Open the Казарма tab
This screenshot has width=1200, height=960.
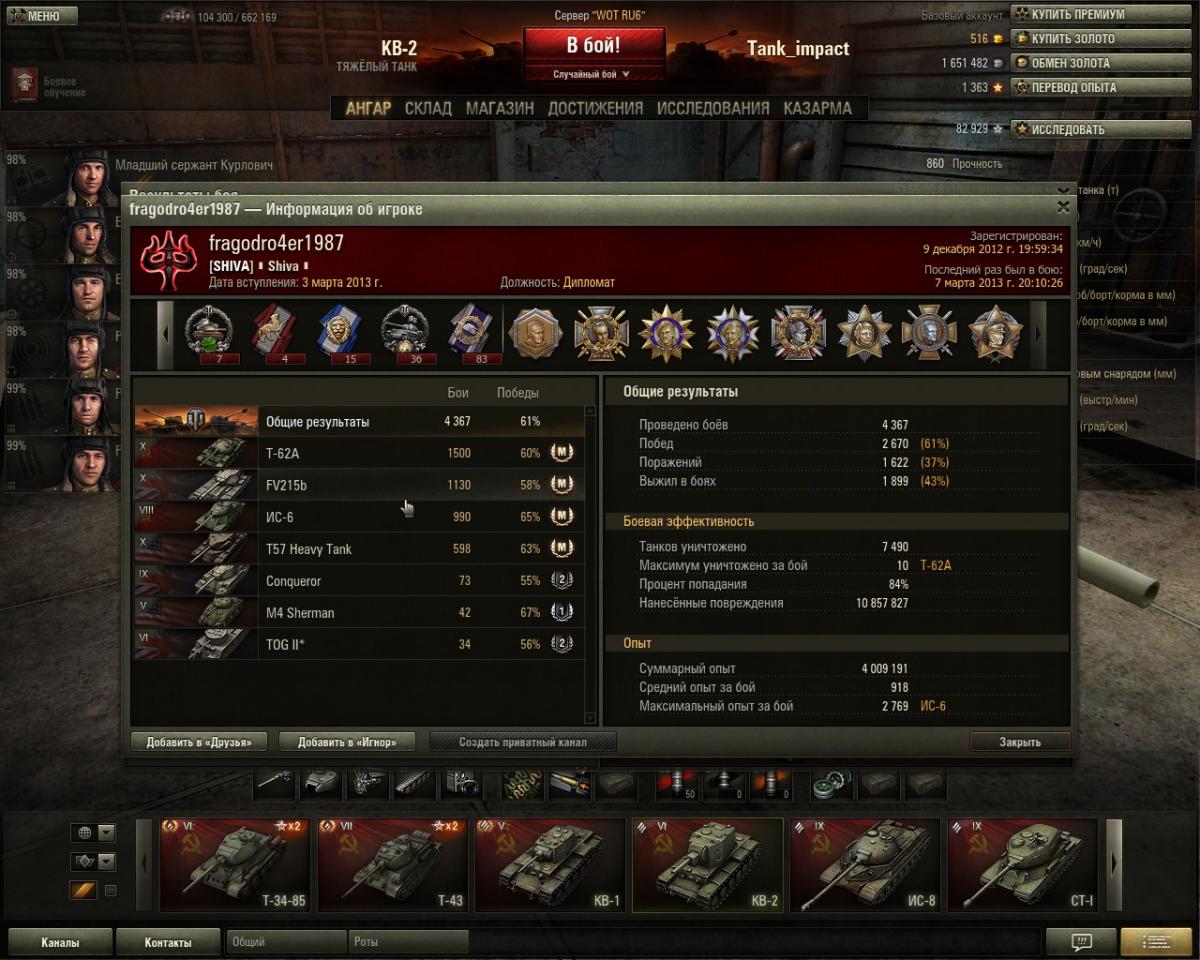[818, 108]
